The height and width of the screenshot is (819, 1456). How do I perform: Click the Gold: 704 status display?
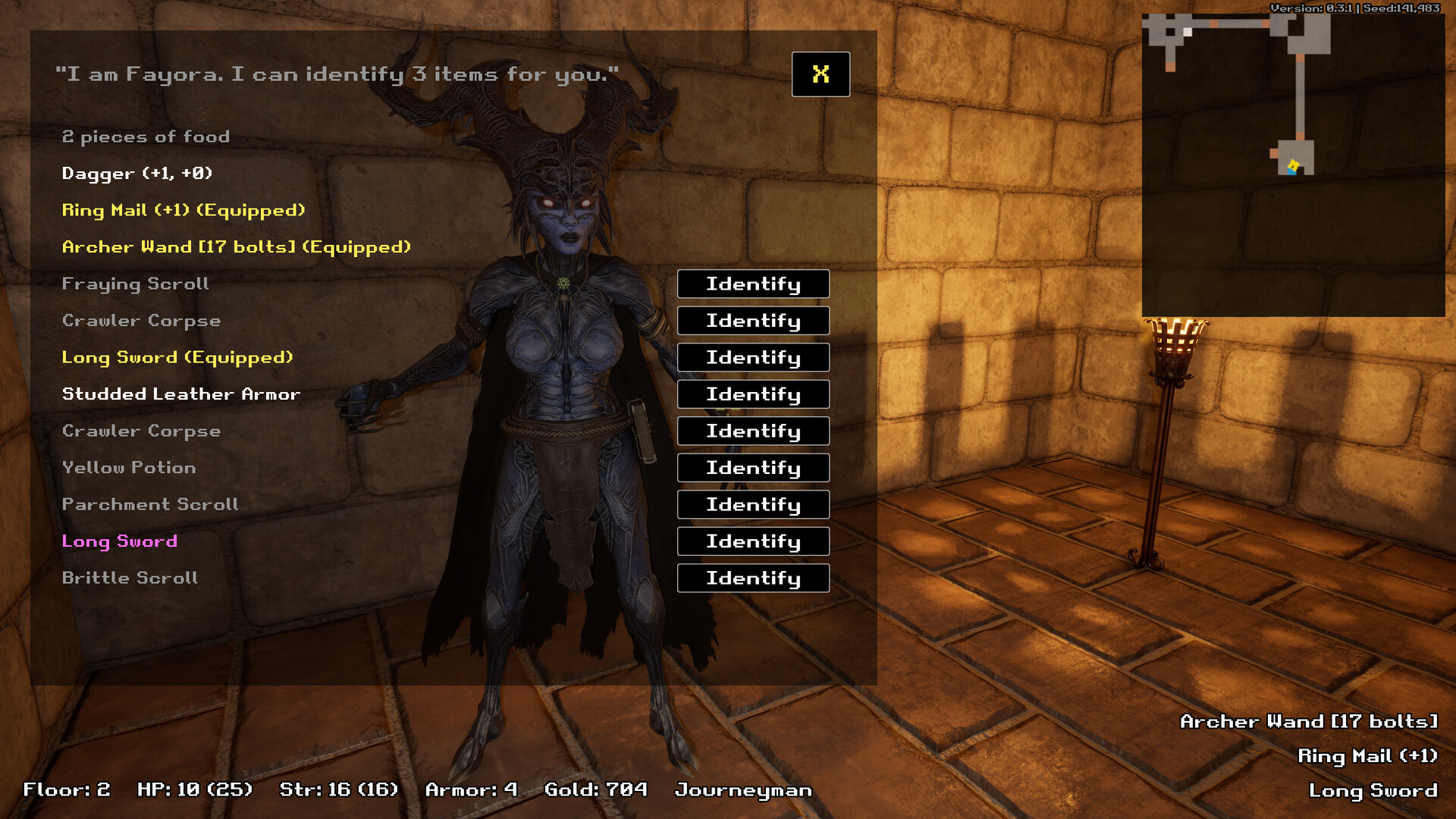click(595, 789)
